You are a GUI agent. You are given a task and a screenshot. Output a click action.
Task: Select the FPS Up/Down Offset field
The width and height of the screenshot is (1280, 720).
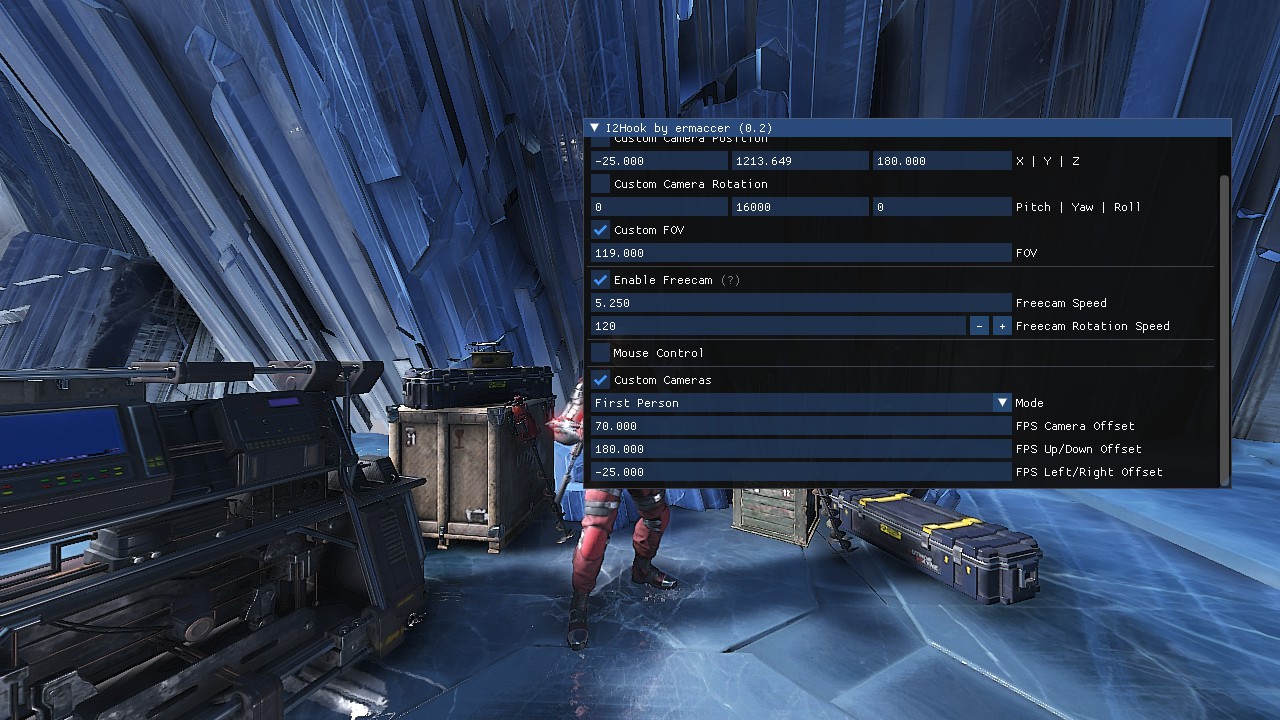800,449
